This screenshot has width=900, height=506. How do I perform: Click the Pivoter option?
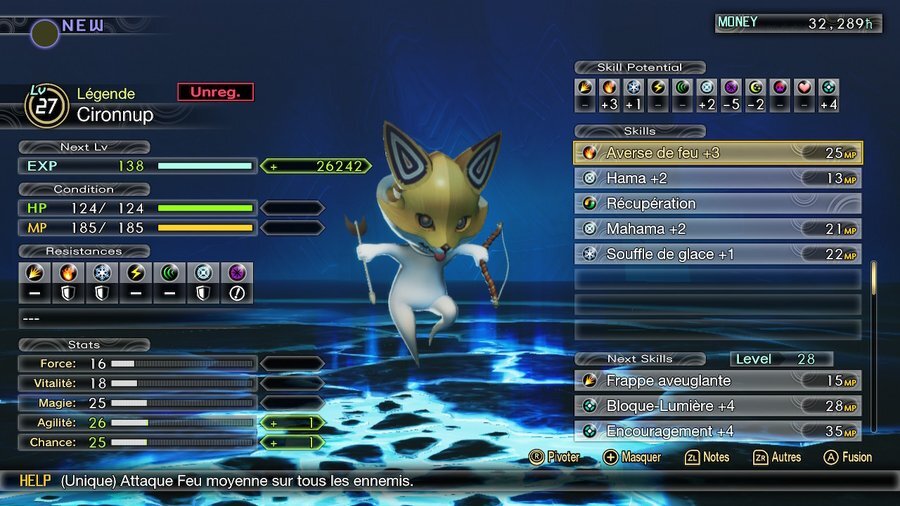click(553, 457)
